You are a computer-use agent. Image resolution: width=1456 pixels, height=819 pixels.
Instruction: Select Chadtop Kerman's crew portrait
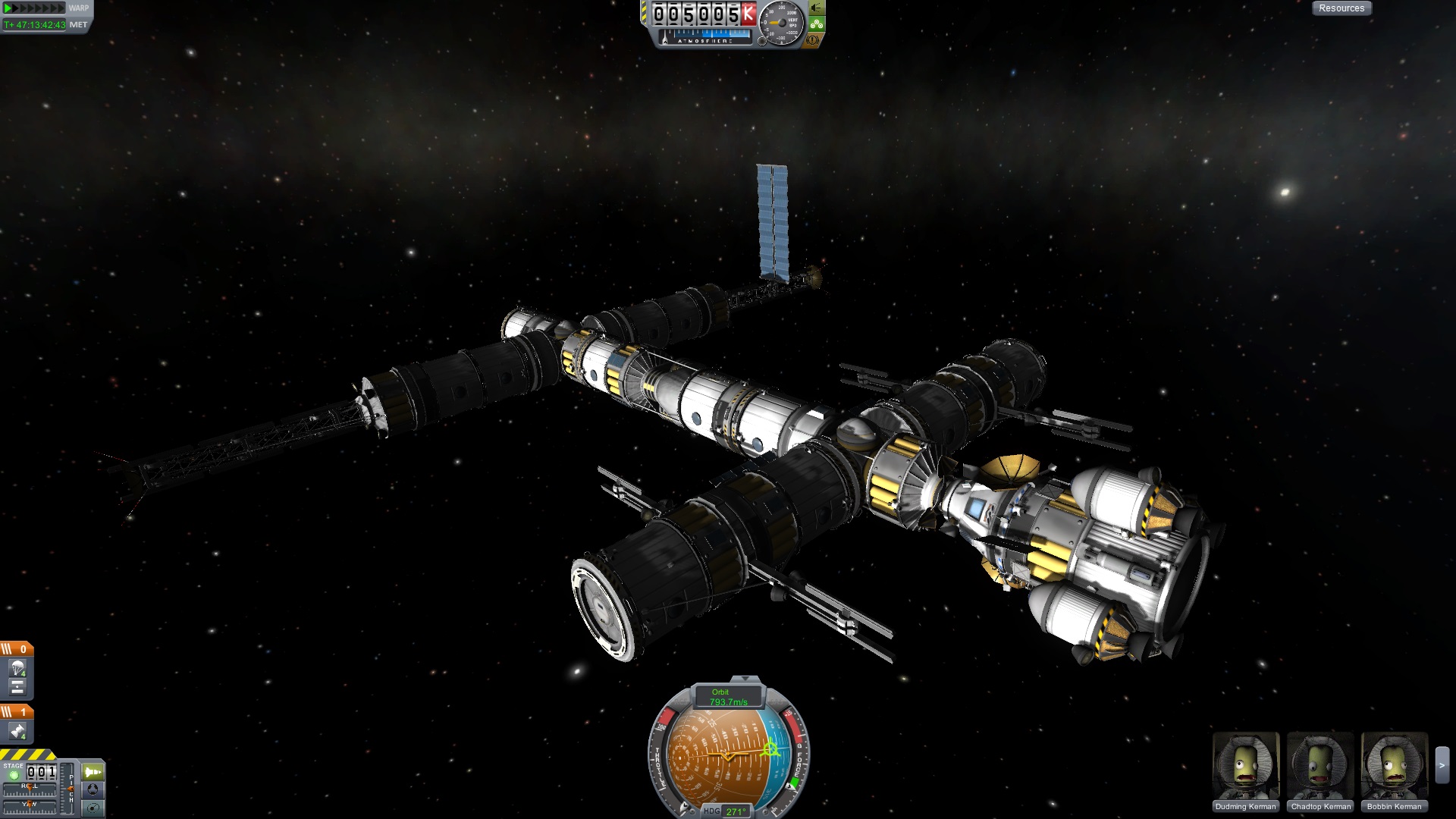pyautogui.click(x=1320, y=766)
